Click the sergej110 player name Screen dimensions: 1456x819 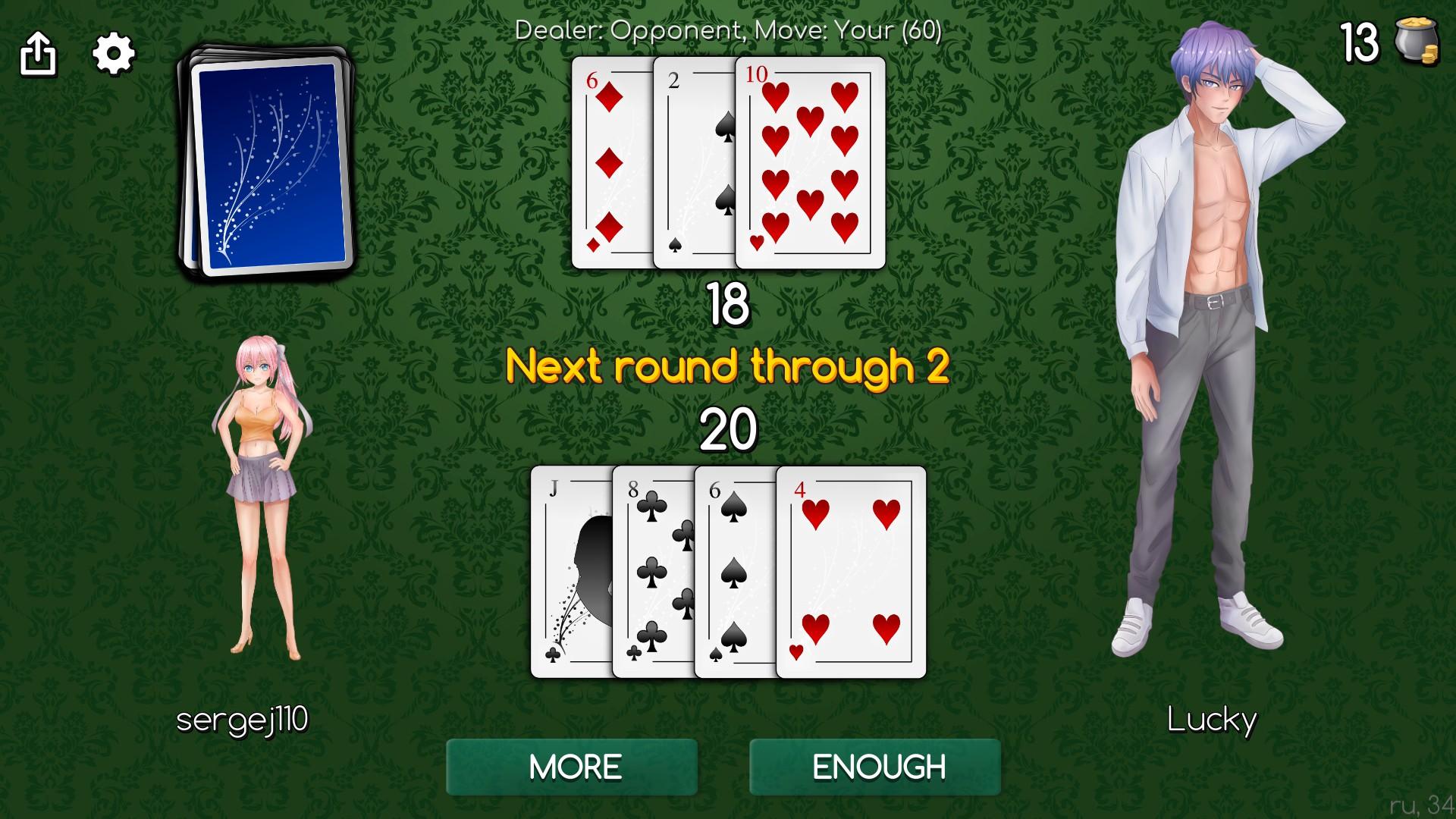(x=244, y=721)
